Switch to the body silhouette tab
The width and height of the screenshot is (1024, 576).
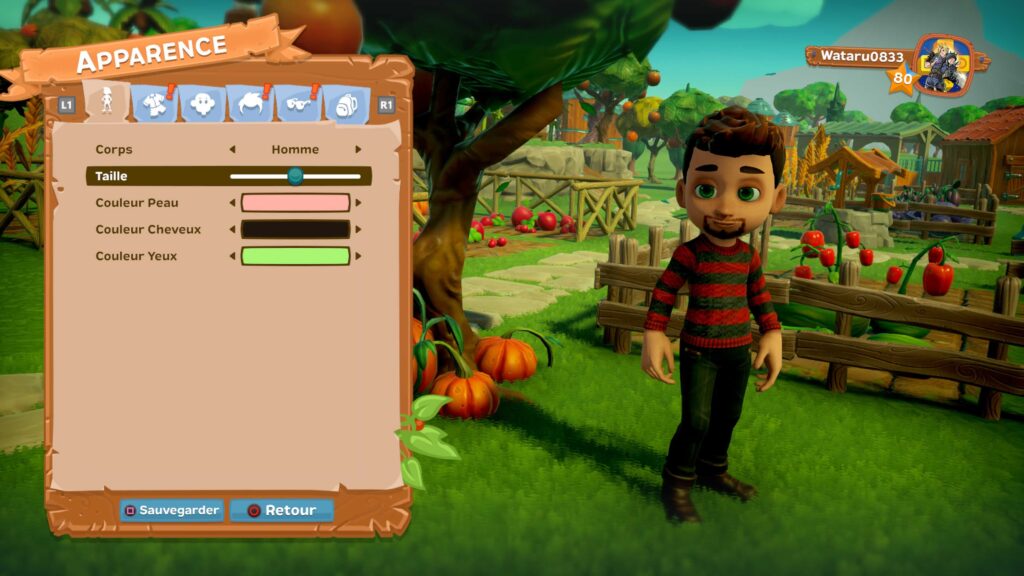tap(106, 102)
